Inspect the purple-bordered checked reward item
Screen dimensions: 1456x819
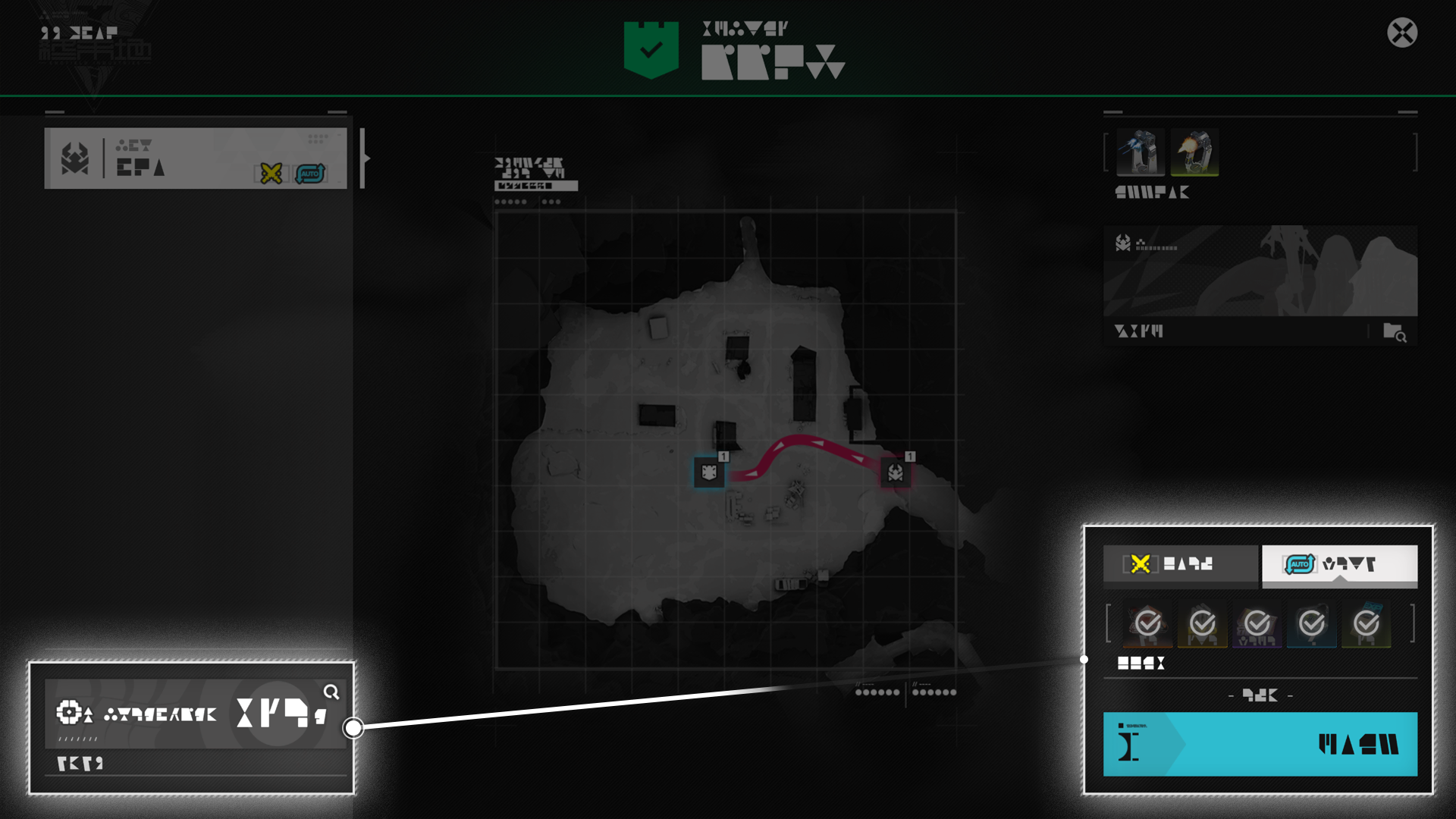point(1257,625)
